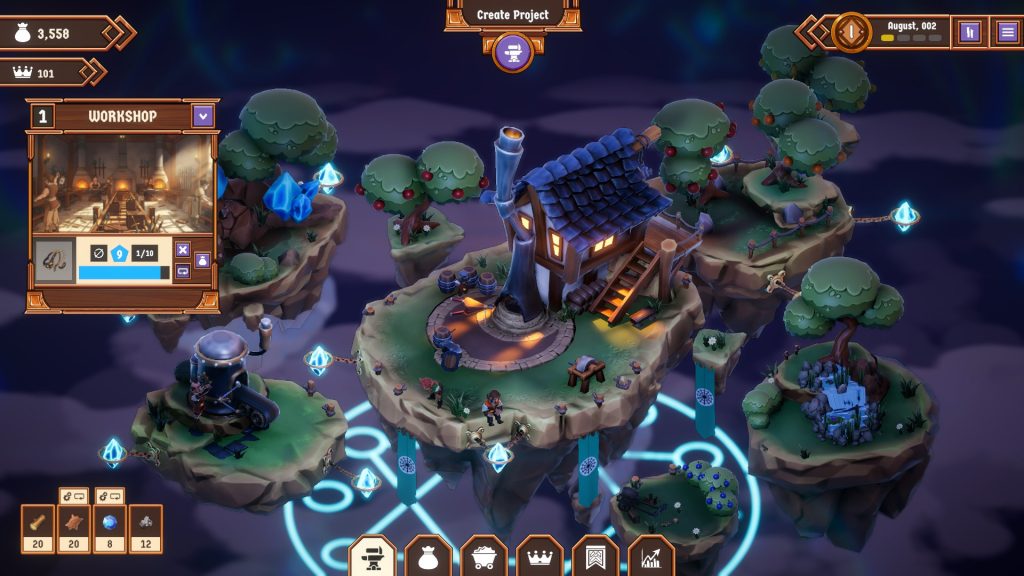Click the round orange time dial
Viewport: 1024px width, 576px height.
pos(852,32)
